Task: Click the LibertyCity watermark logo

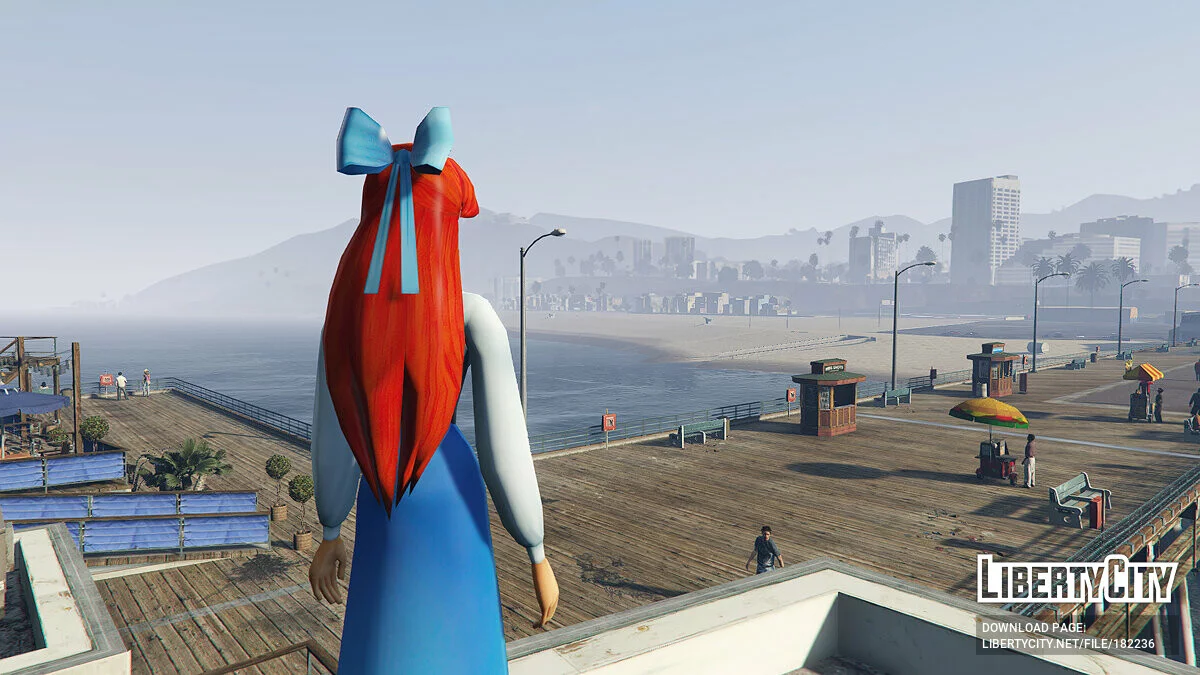Action: (1076, 580)
